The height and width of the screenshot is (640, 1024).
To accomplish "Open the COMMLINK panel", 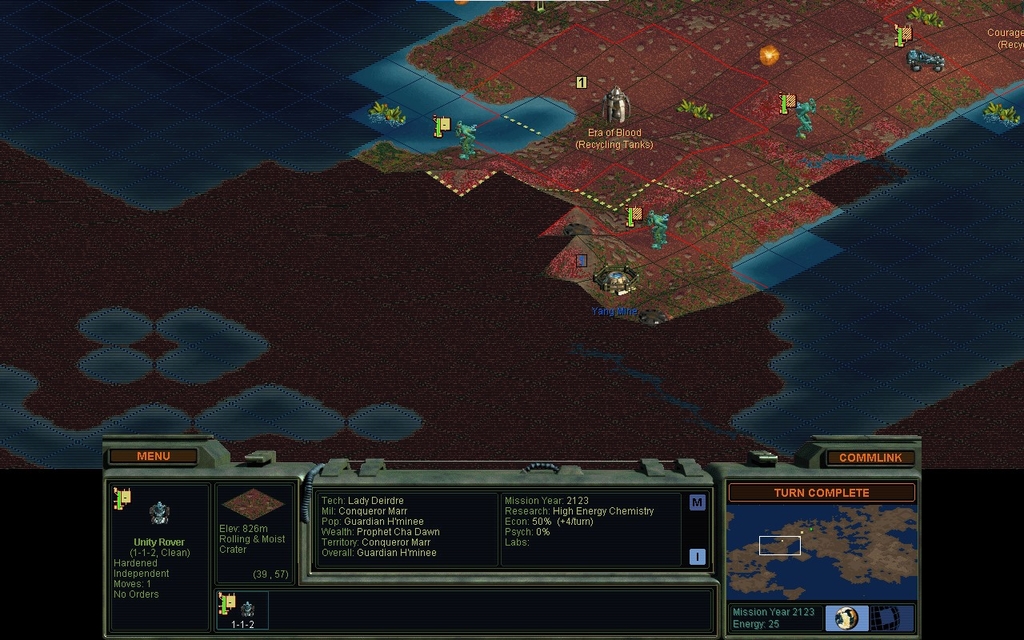I will pyautogui.click(x=870, y=458).
